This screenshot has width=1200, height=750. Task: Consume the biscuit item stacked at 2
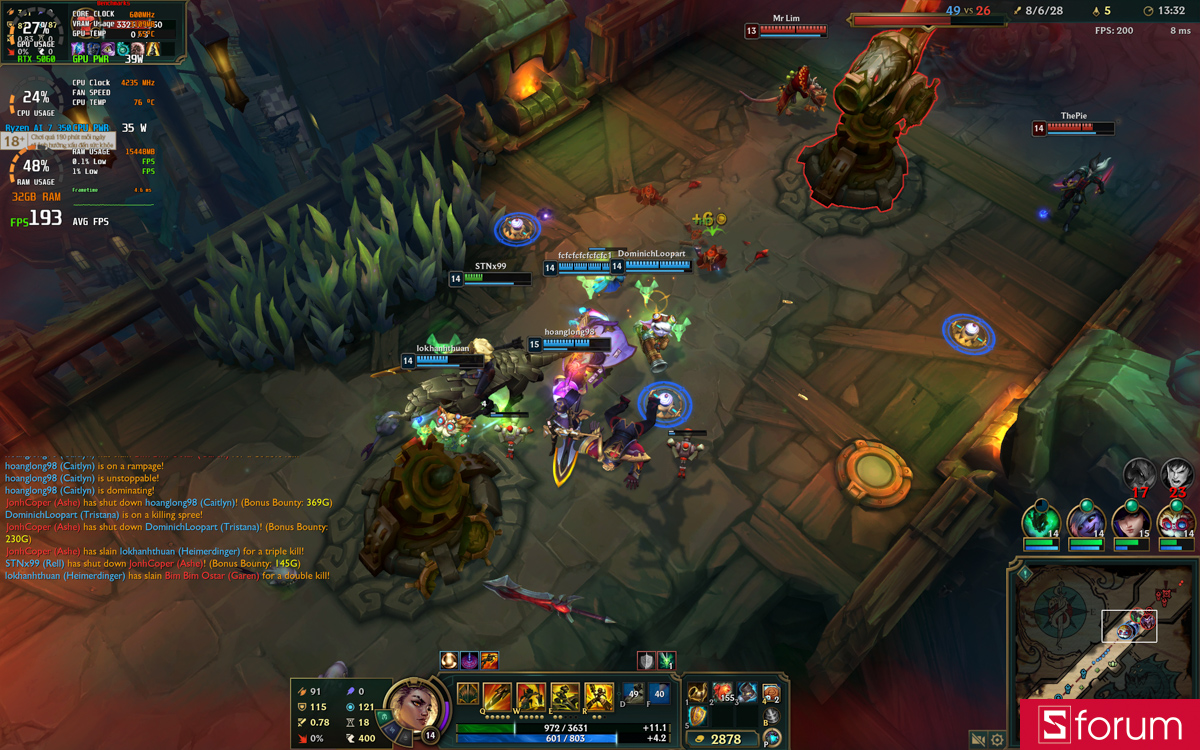click(x=771, y=694)
